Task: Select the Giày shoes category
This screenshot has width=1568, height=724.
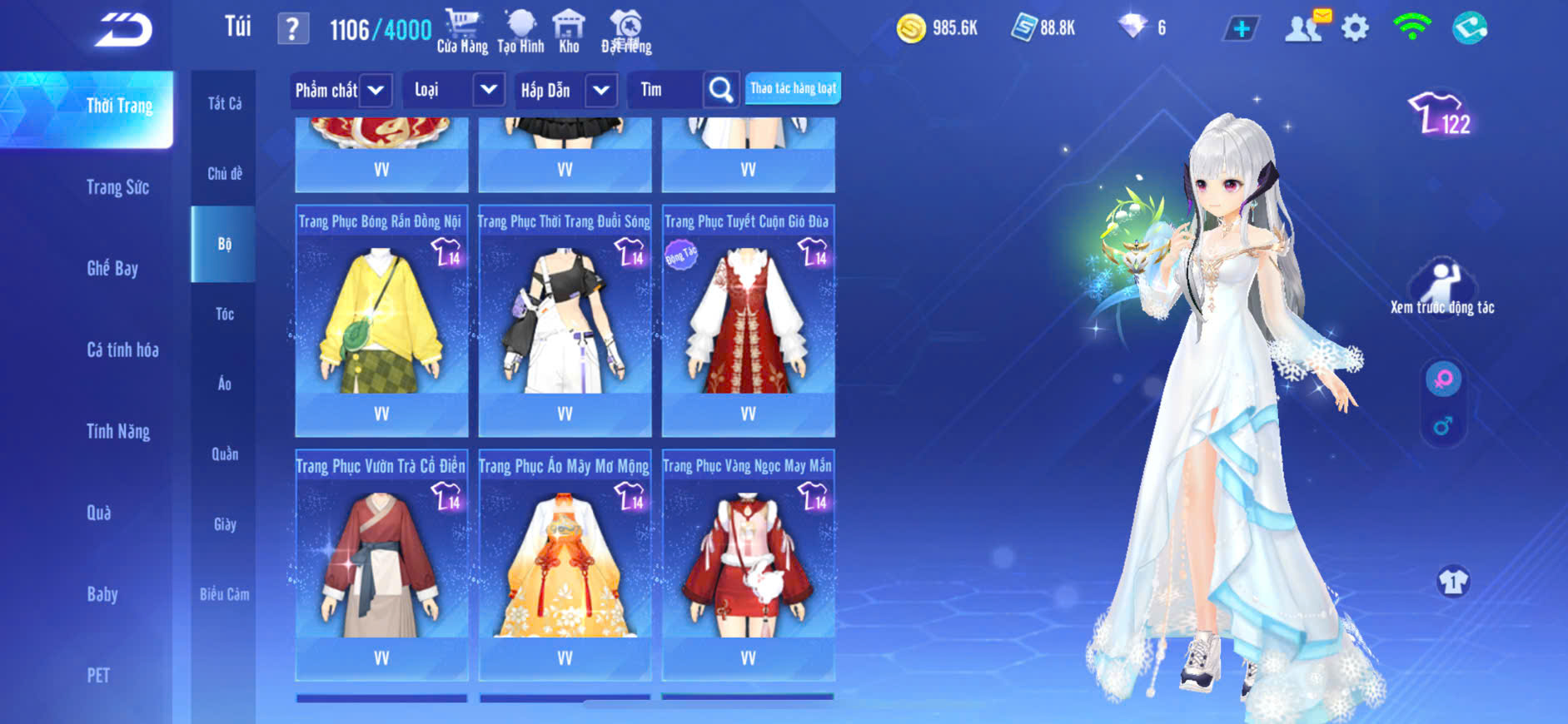Action: click(224, 524)
